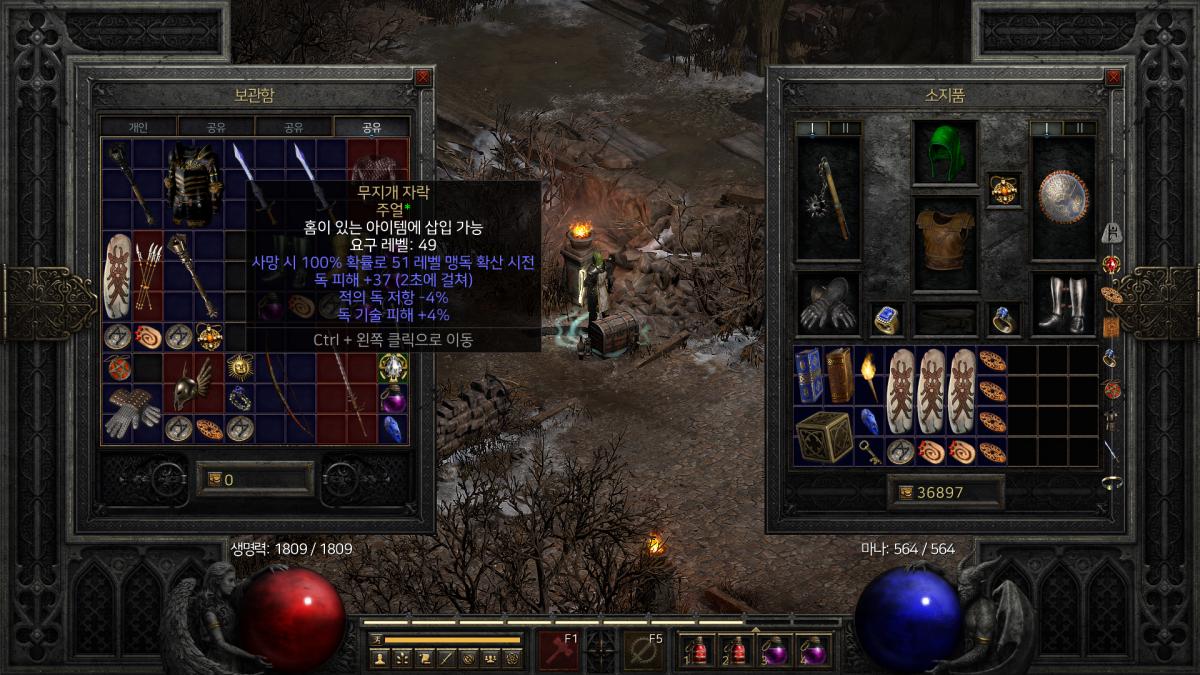1200x675 pixels.
Task: Close the stash window
Action: point(423,77)
